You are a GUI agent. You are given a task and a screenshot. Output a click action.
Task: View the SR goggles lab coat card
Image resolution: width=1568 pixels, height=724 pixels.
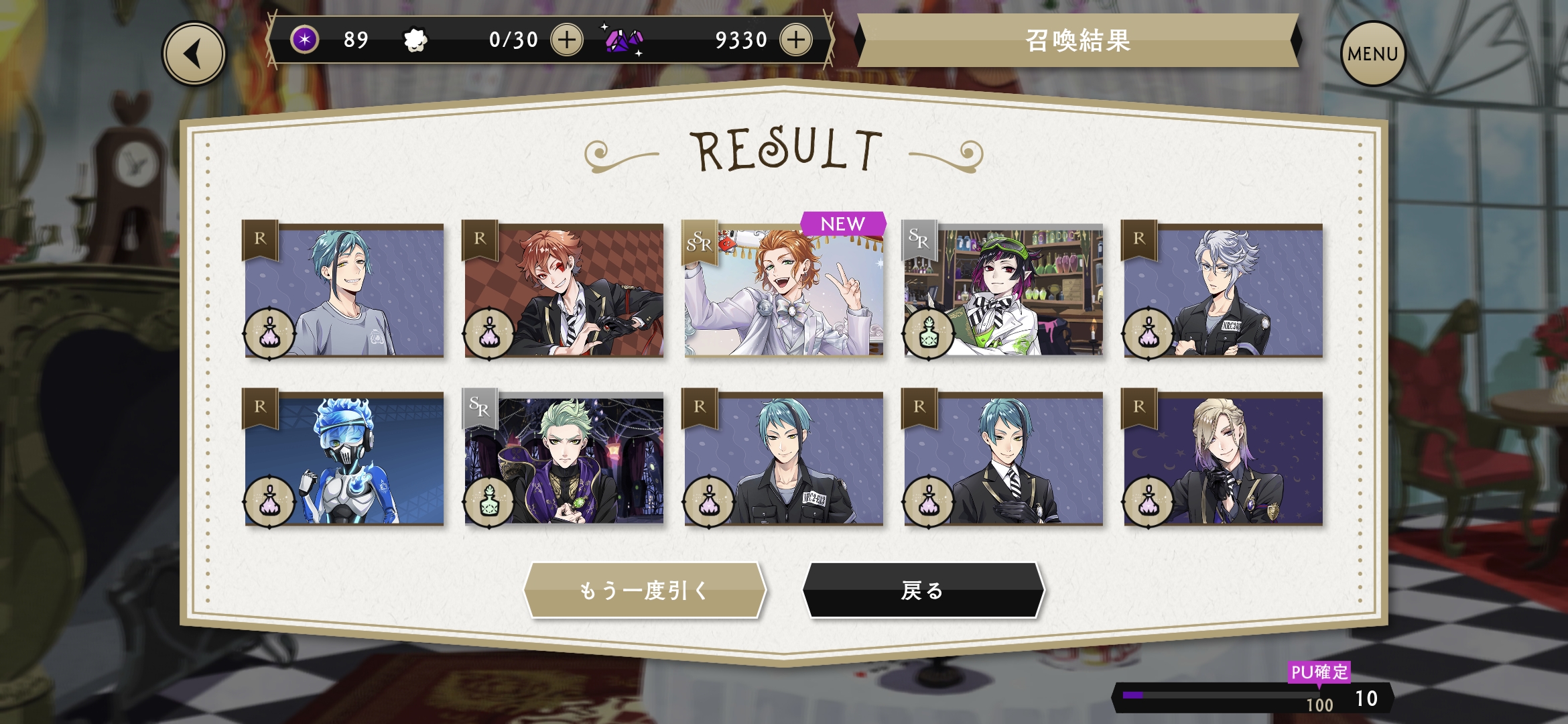(1004, 290)
